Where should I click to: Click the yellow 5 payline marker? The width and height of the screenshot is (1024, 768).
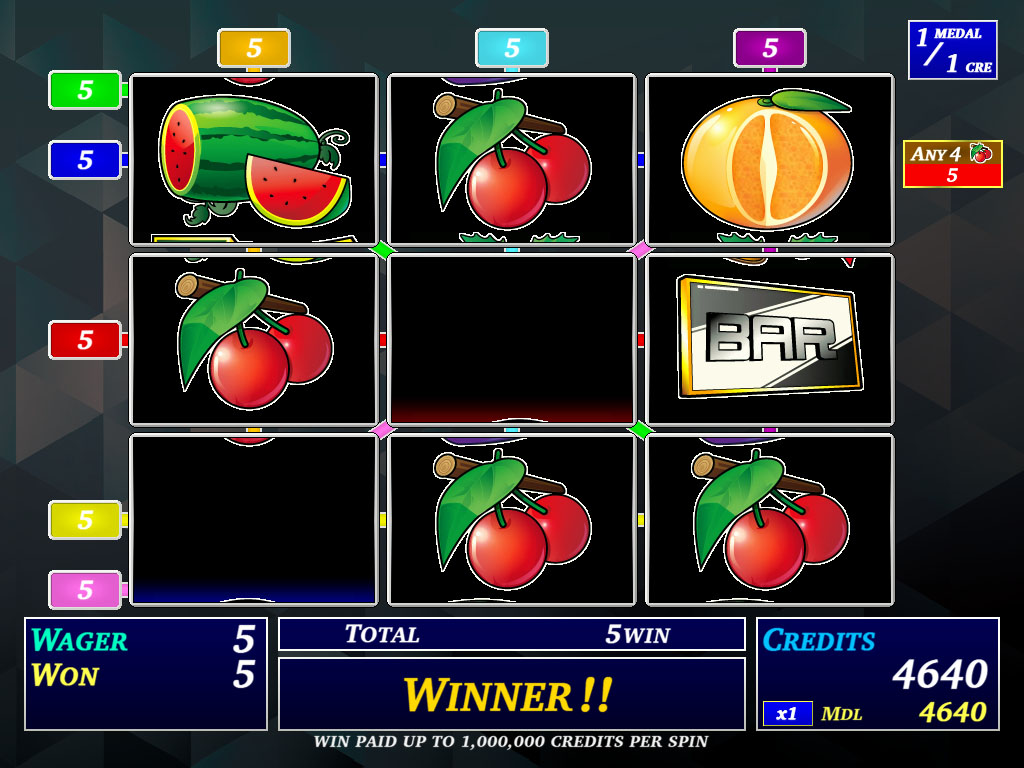click(85, 520)
